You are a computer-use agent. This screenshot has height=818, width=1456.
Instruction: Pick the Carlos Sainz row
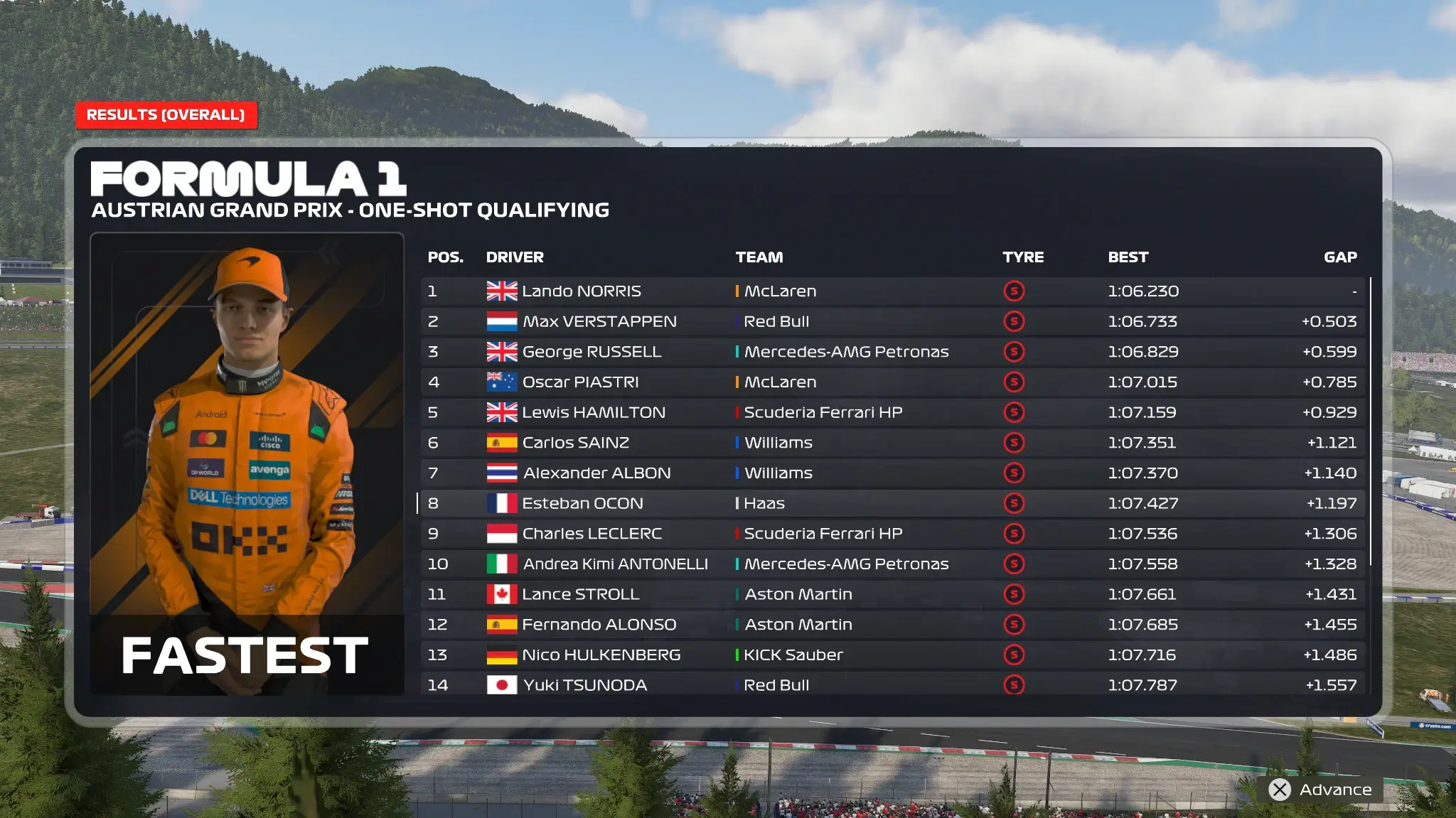(x=892, y=443)
